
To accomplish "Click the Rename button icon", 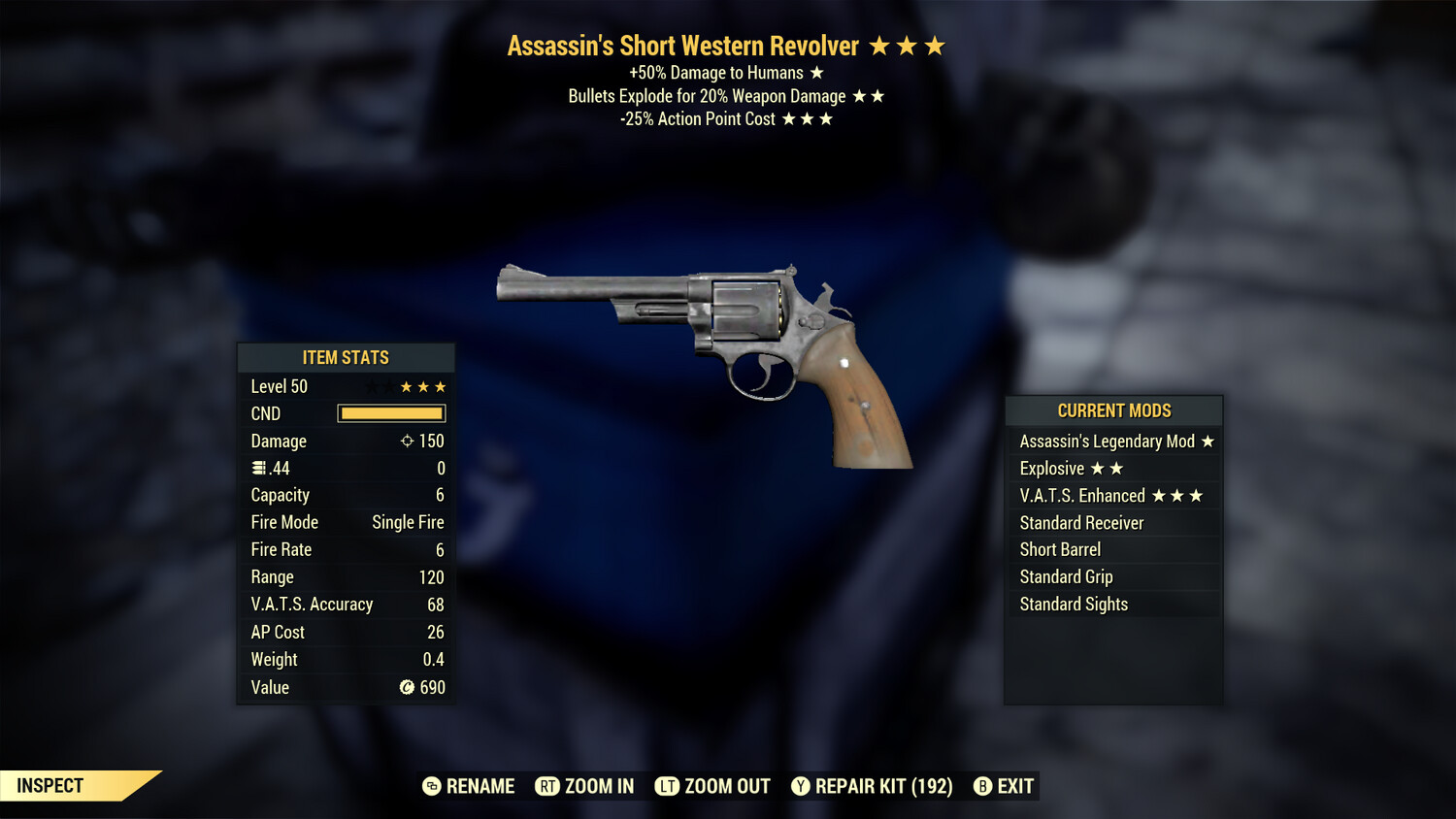I will pos(430,786).
